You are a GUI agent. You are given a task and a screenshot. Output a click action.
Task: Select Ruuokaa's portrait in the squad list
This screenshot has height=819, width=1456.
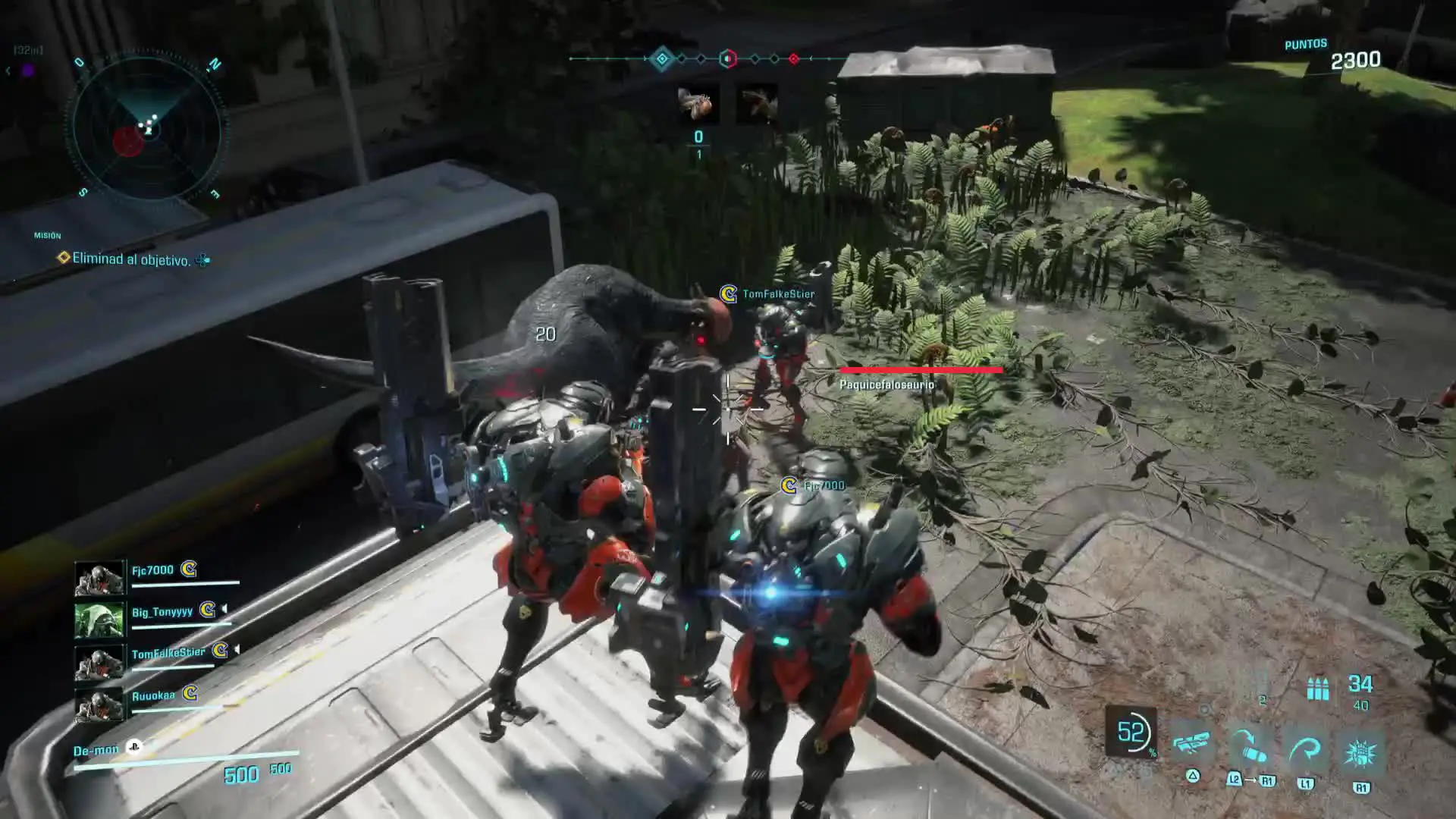tap(99, 706)
